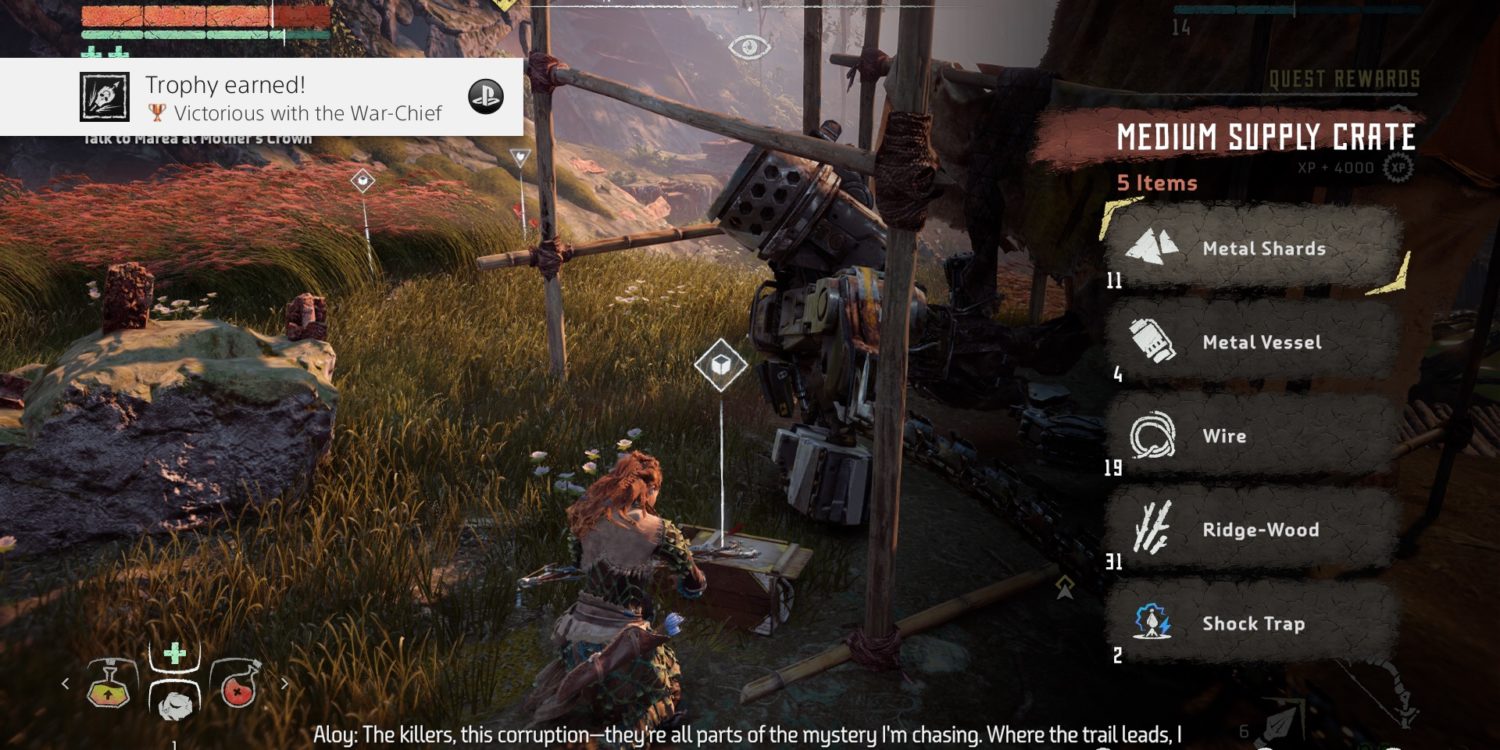The width and height of the screenshot is (1500, 750).
Task: Click the supply crate cube marker
Action: [x=721, y=365]
